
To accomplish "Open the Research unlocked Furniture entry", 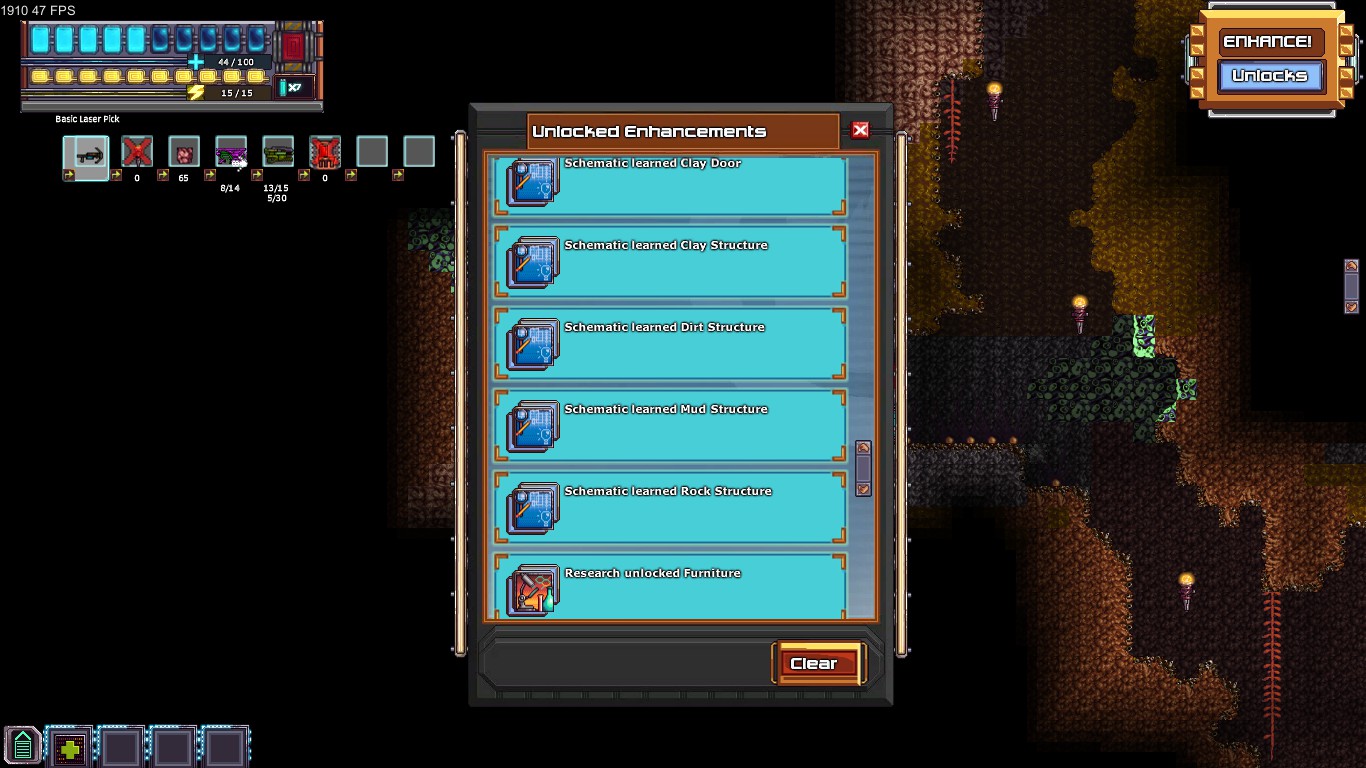I will tap(670, 588).
